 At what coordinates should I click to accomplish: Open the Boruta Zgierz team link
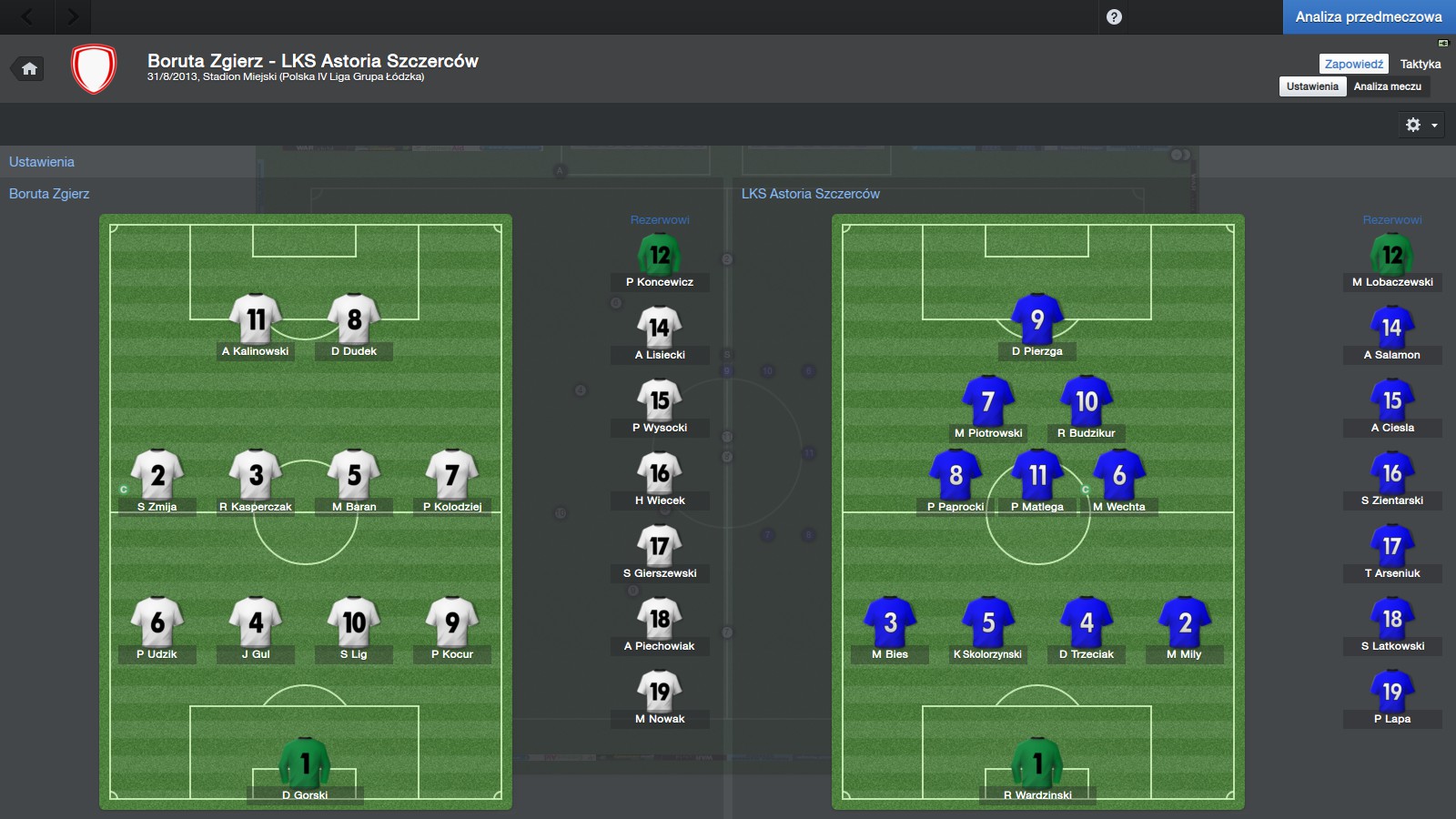[49, 194]
